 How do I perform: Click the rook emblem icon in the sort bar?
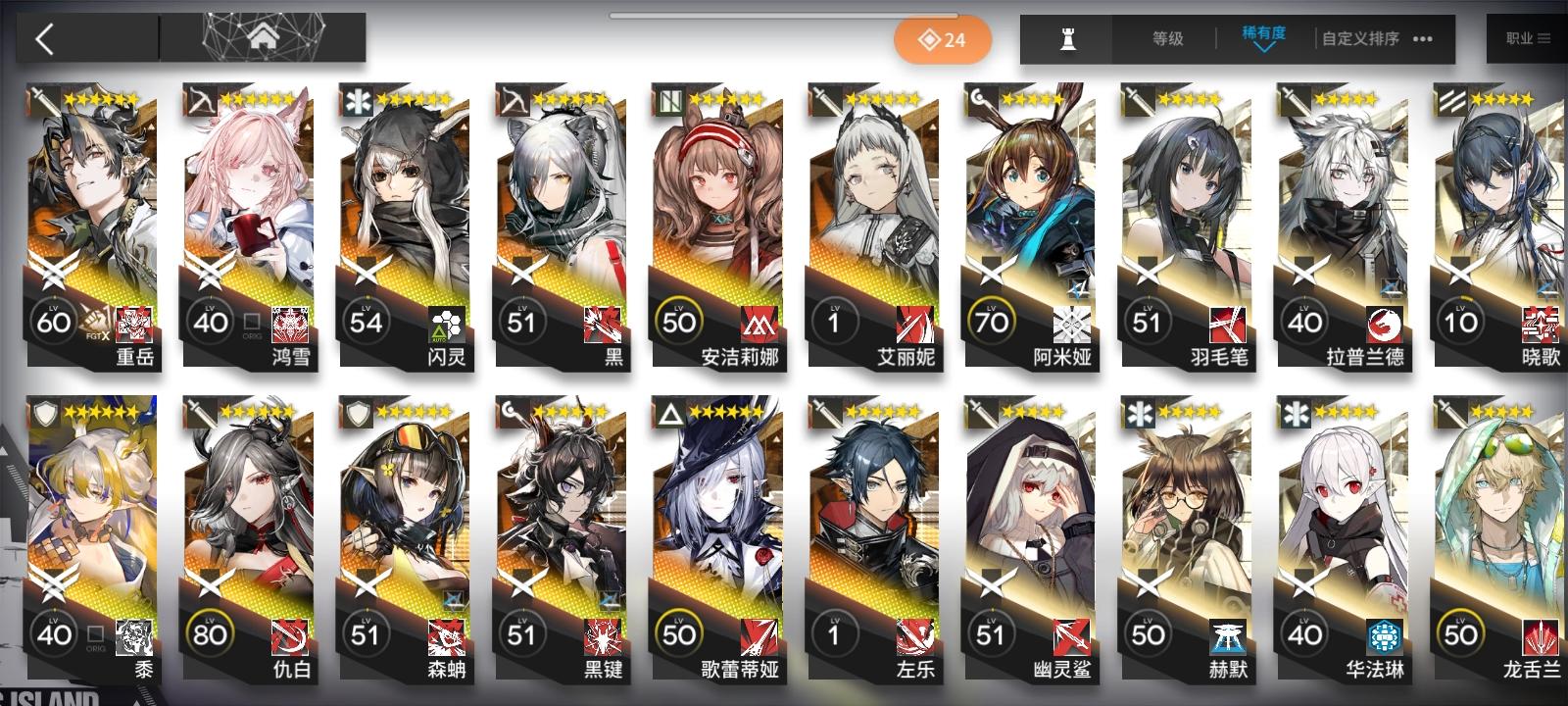pos(1067,39)
